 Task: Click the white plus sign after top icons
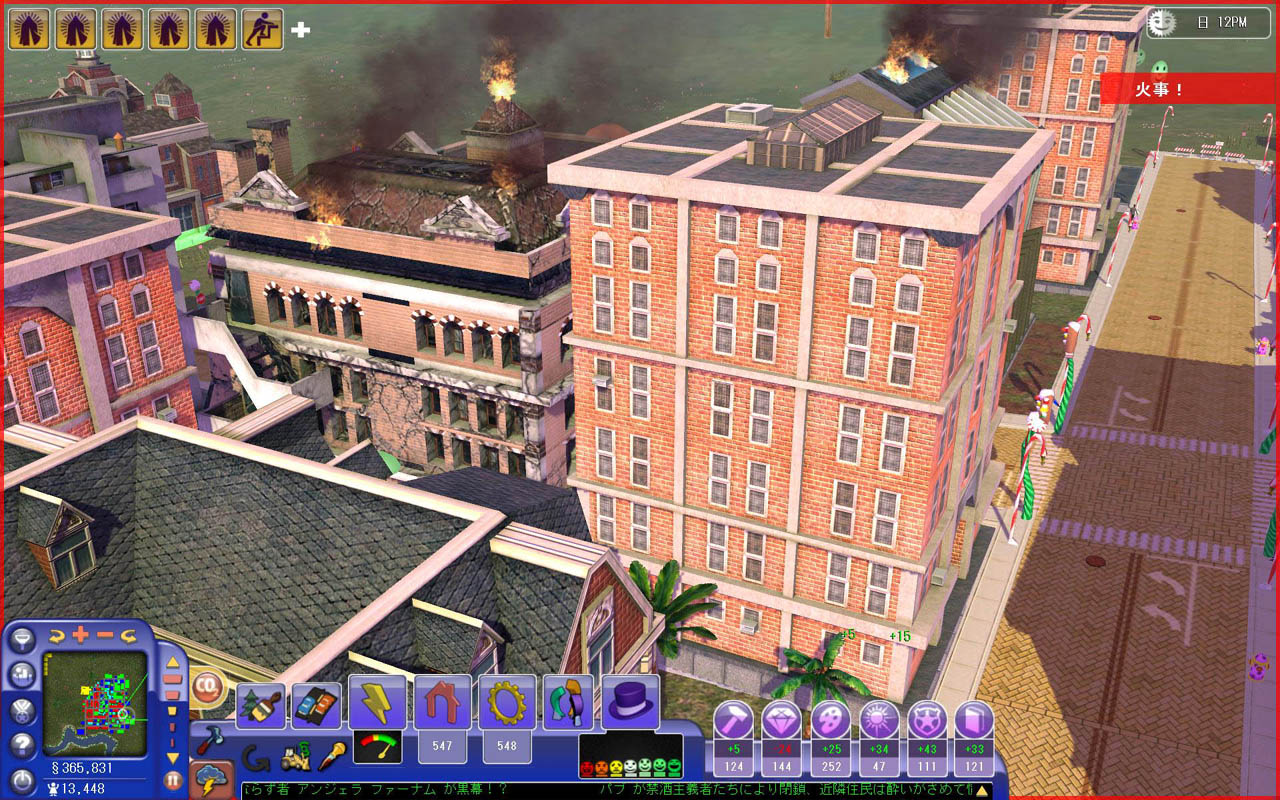point(300,30)
